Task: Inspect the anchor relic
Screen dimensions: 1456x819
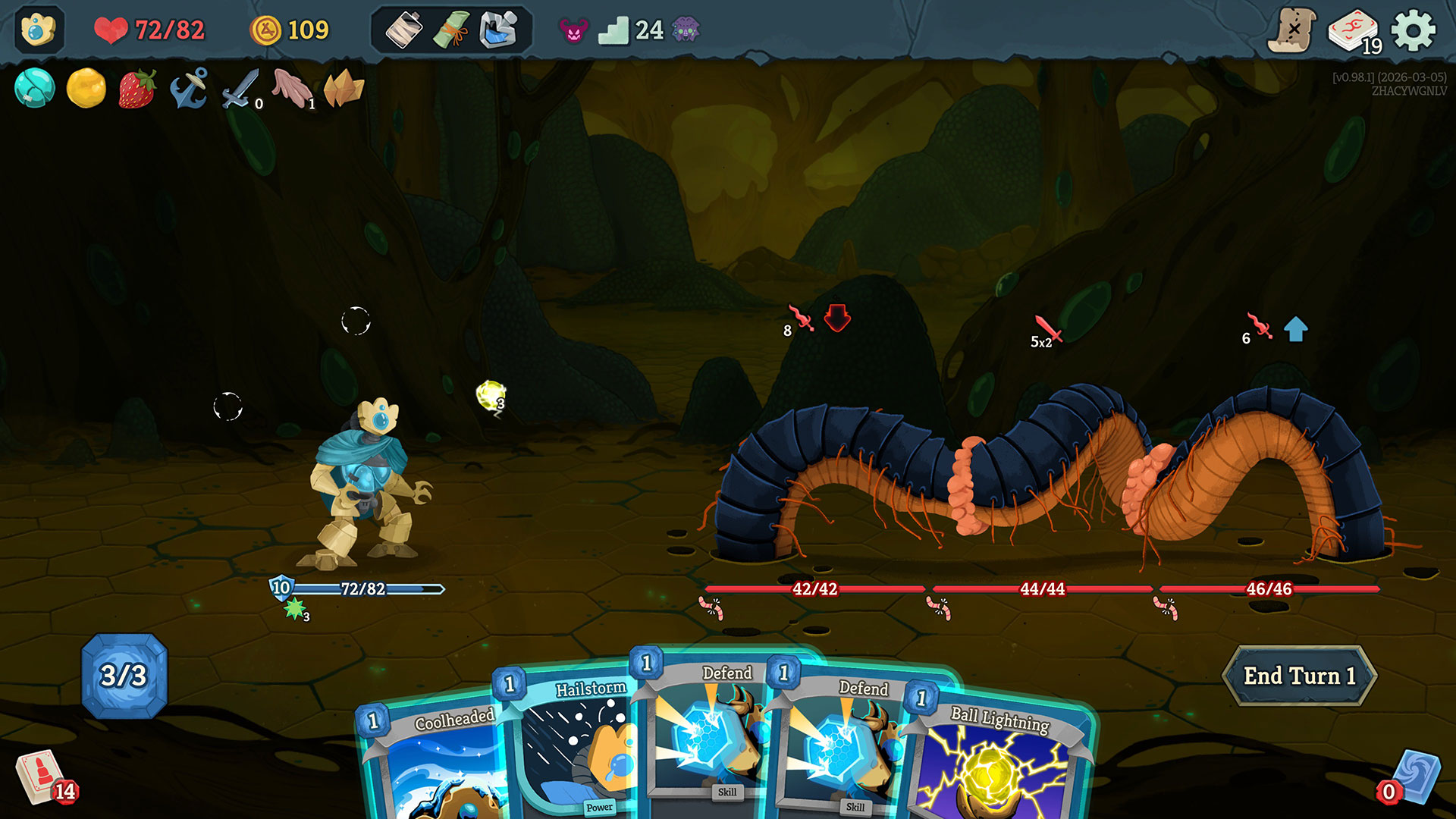Action: point(189,88)
